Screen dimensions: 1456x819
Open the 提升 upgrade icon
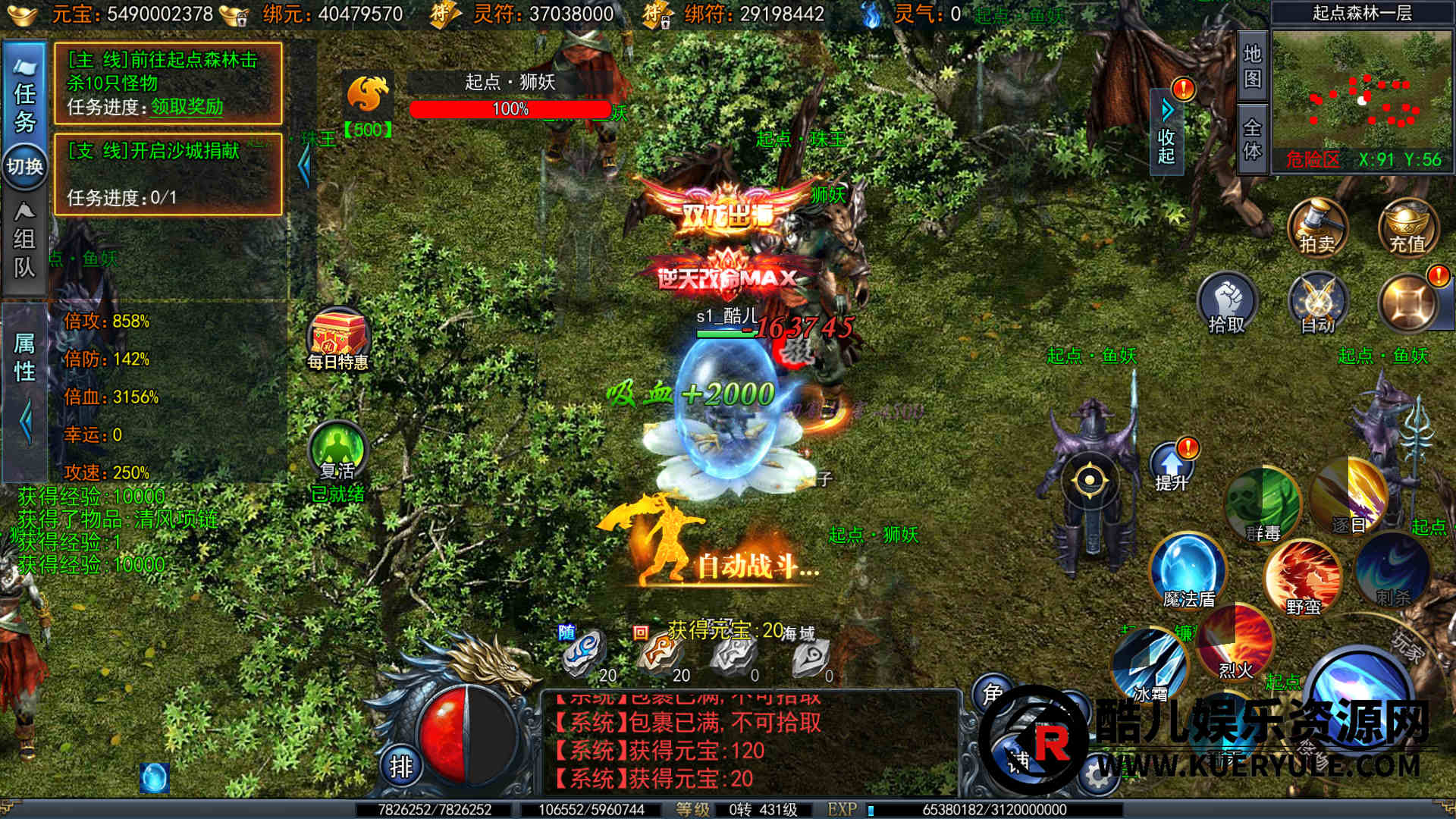coord(1172,466)
